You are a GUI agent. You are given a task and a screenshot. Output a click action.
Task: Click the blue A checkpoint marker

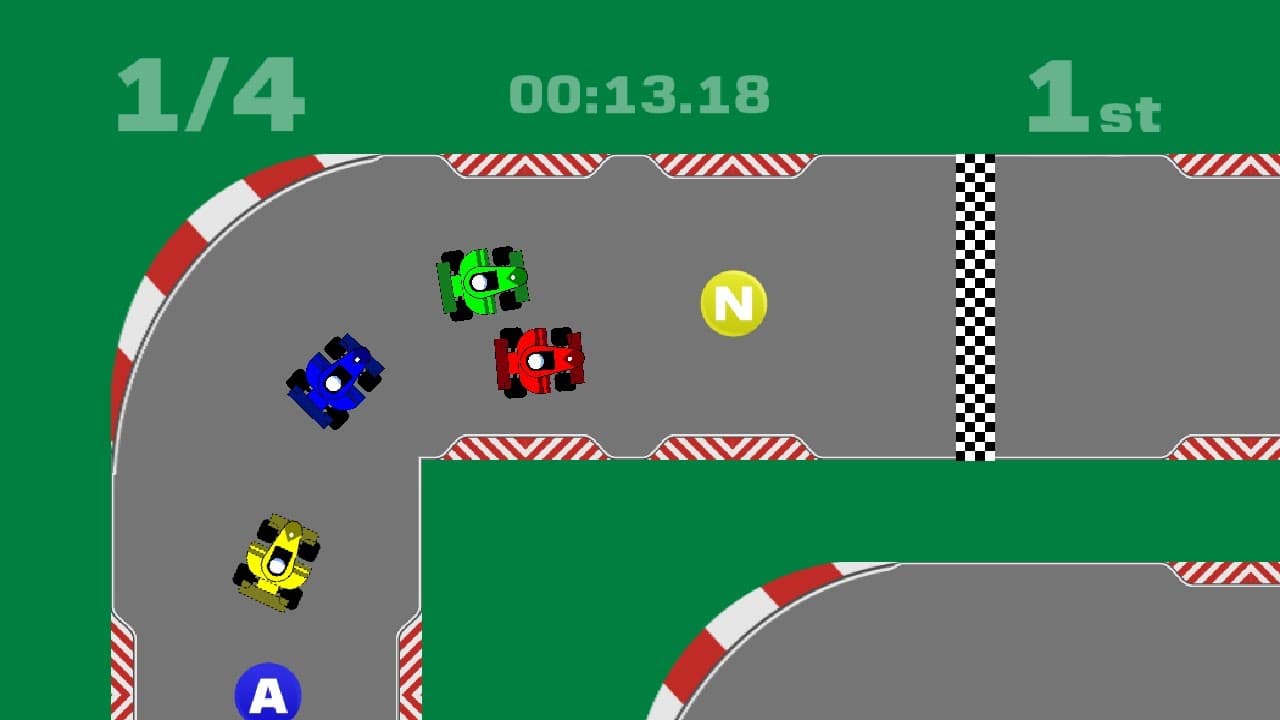click(266, 692)
